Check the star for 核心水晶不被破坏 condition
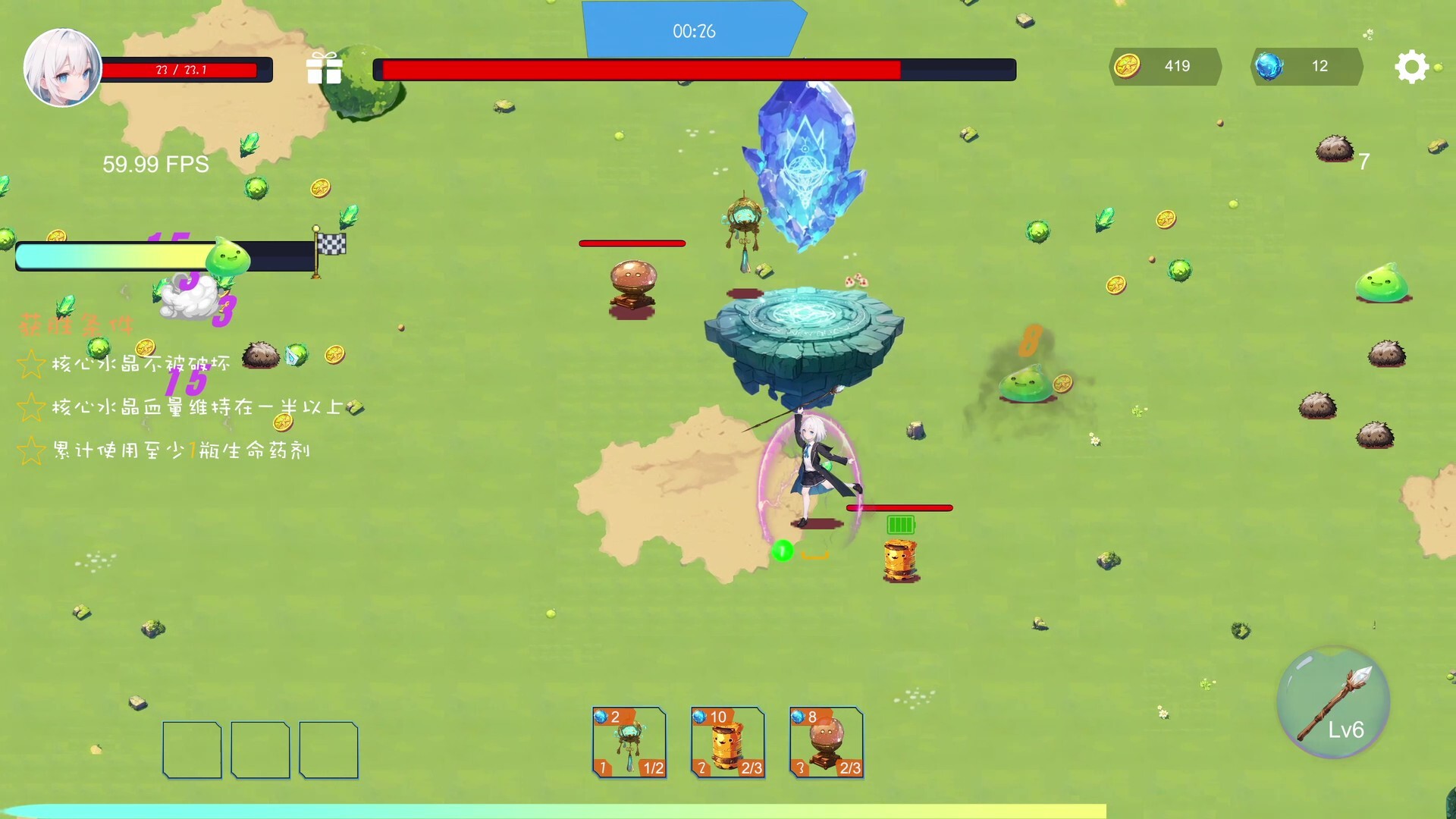This screenshot has height=819, width=1456. pos(31,362)
